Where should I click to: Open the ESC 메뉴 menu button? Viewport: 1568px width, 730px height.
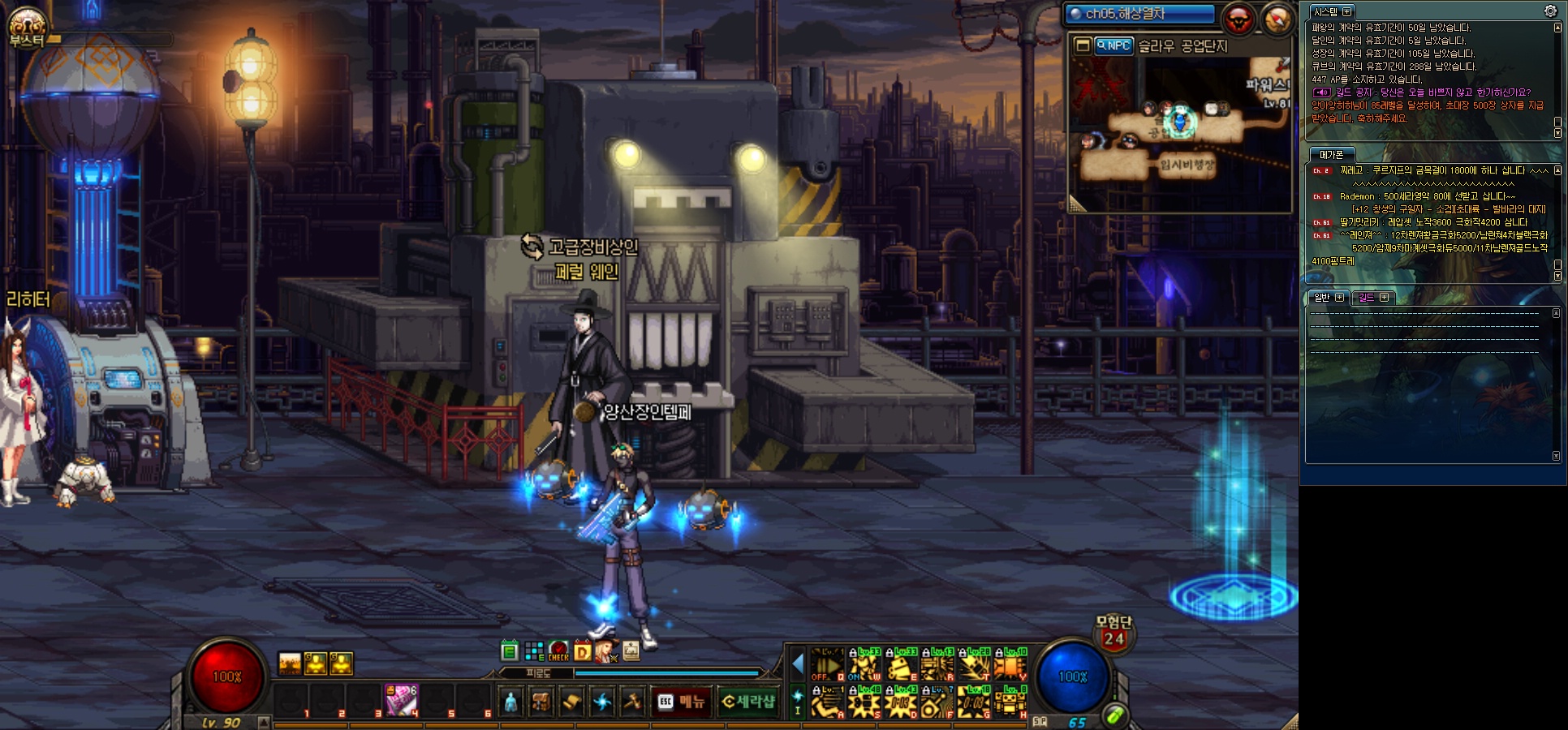pyautogui.click(x=681, y=702)
